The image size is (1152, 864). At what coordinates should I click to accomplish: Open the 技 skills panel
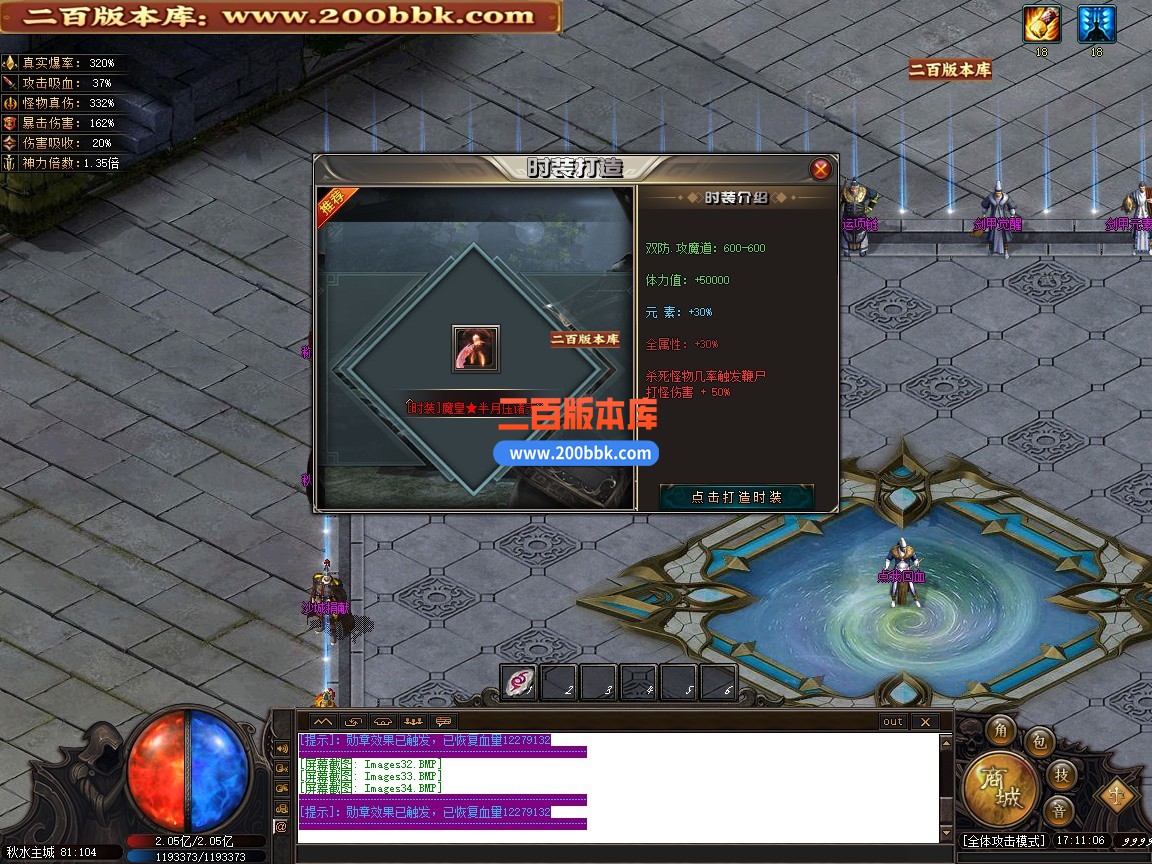pos(1061,773)
